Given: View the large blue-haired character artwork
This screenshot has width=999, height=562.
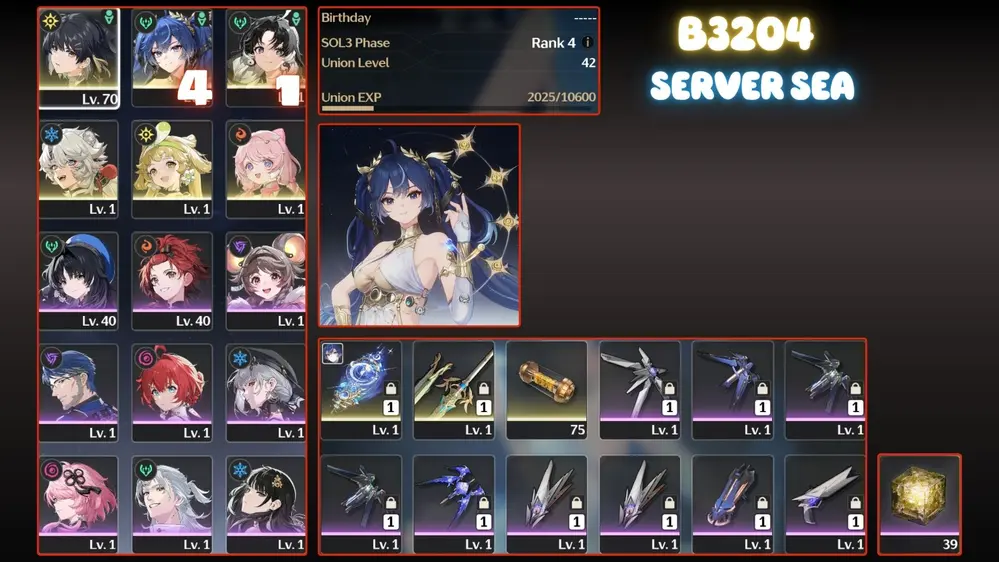Looking at the screenshot, I should [x=420, y=225].
